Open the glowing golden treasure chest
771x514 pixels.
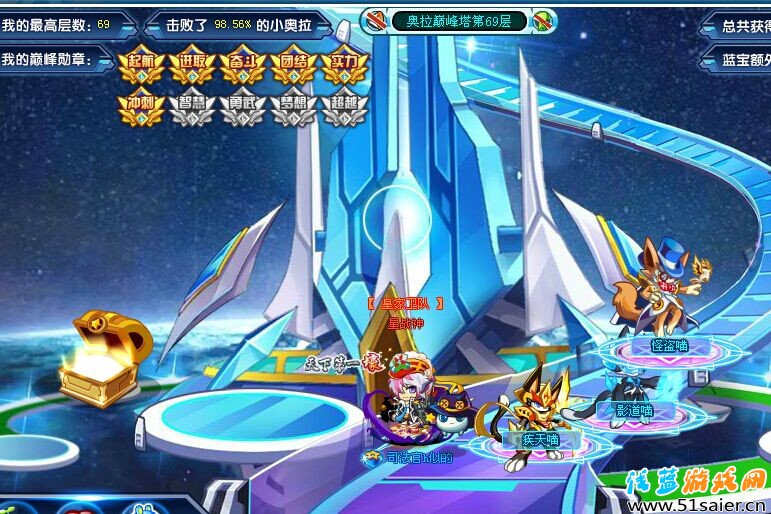click(x=100, y=358)
